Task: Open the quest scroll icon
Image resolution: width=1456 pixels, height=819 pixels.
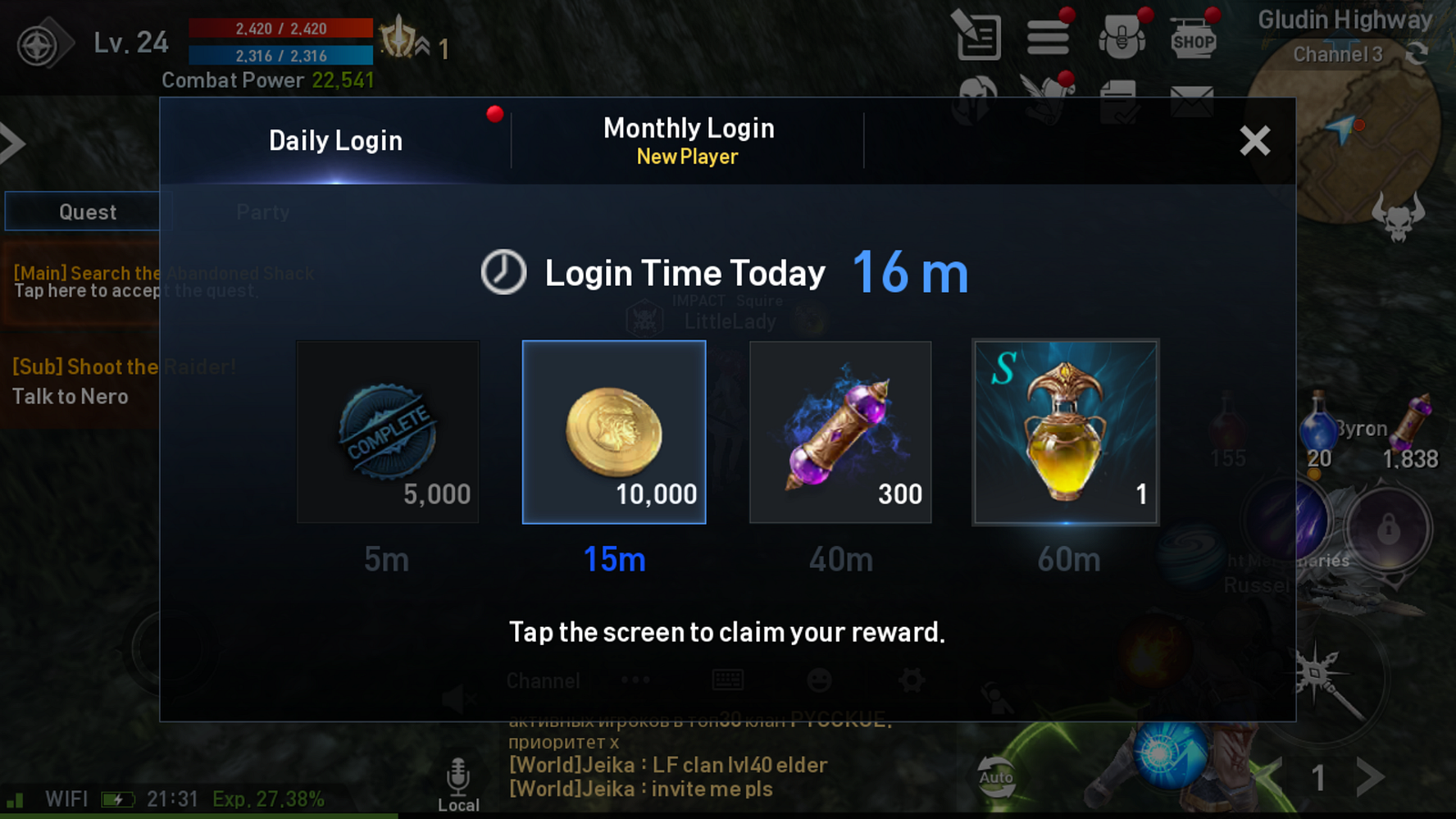Action: pos(977,37)
